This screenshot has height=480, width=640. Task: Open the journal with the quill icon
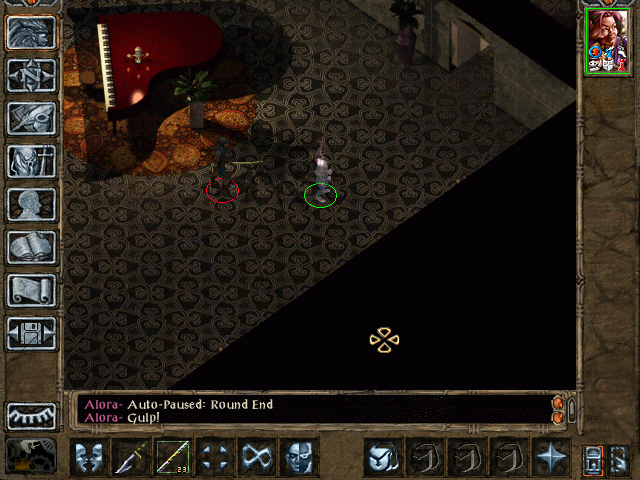31,118
